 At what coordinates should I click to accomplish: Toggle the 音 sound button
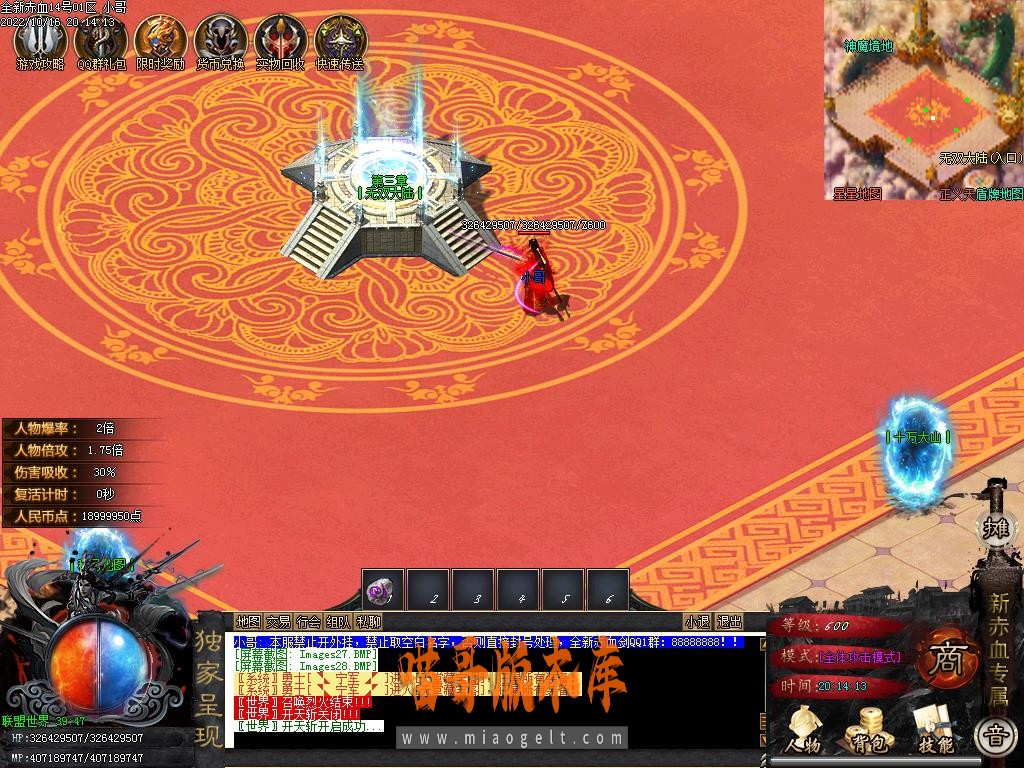995,738
